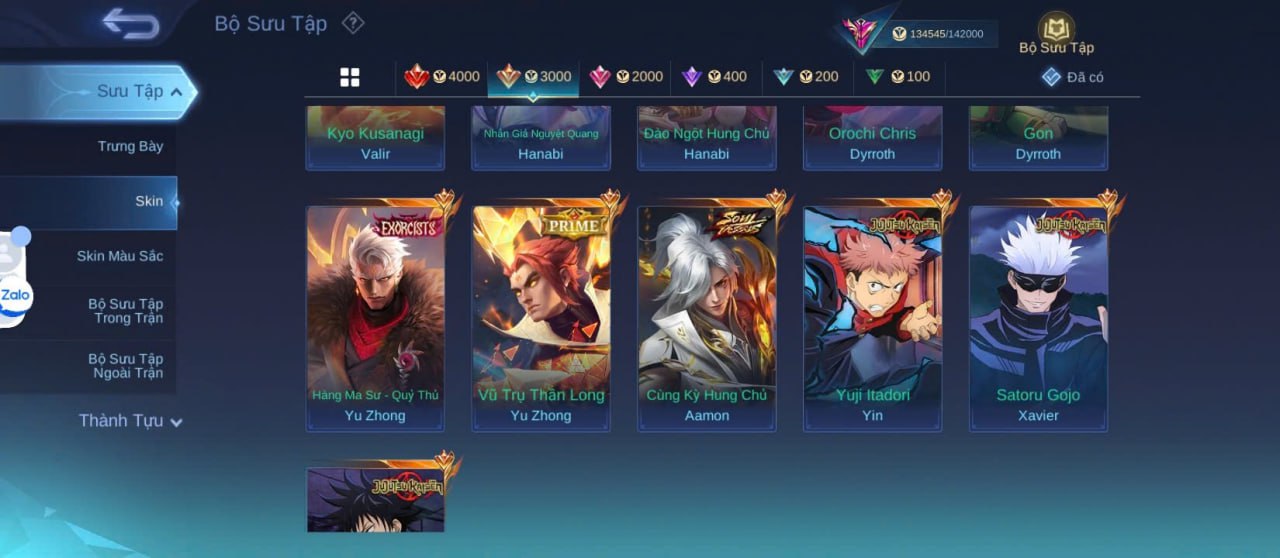Select the 400 point tier tab
Image resolution: width=1280 pixels, height=558 pixels.
pos(714,77)
